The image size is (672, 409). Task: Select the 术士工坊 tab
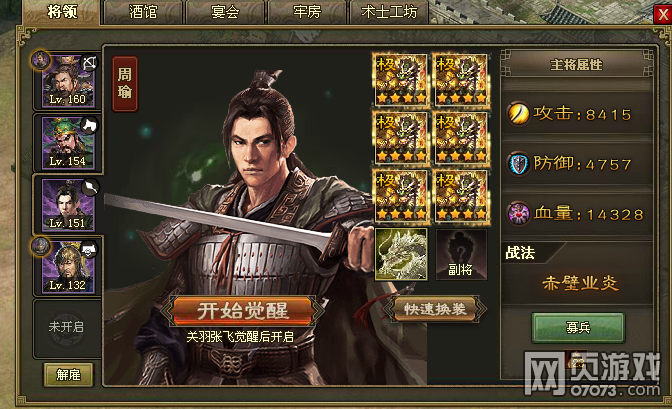(x=389, y=13)
